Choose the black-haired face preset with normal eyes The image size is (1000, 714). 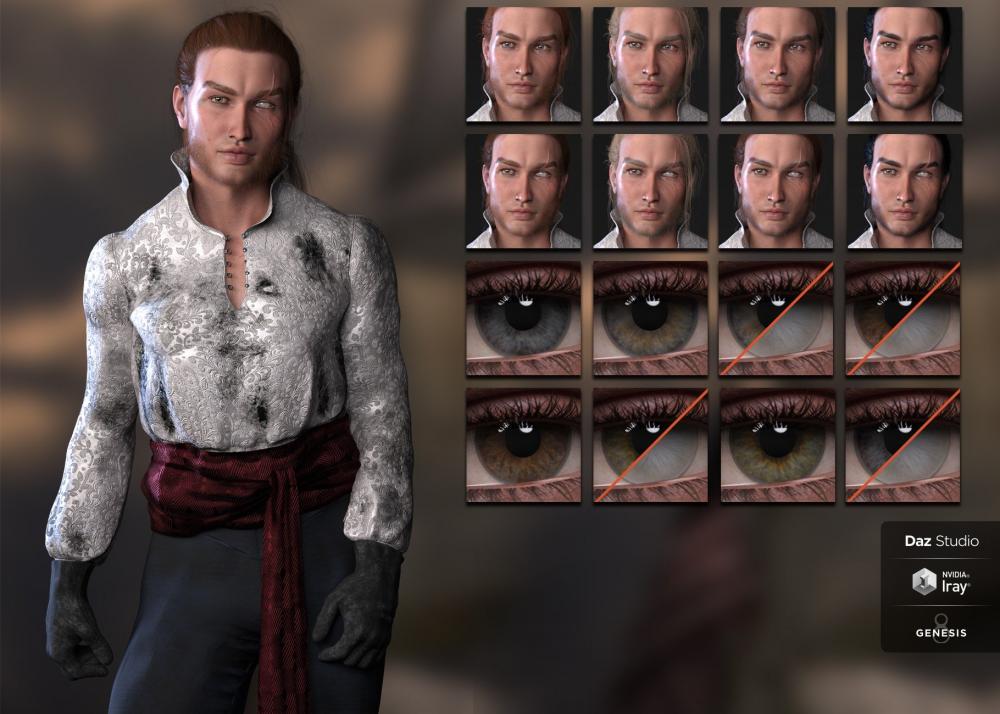point(904,64)
